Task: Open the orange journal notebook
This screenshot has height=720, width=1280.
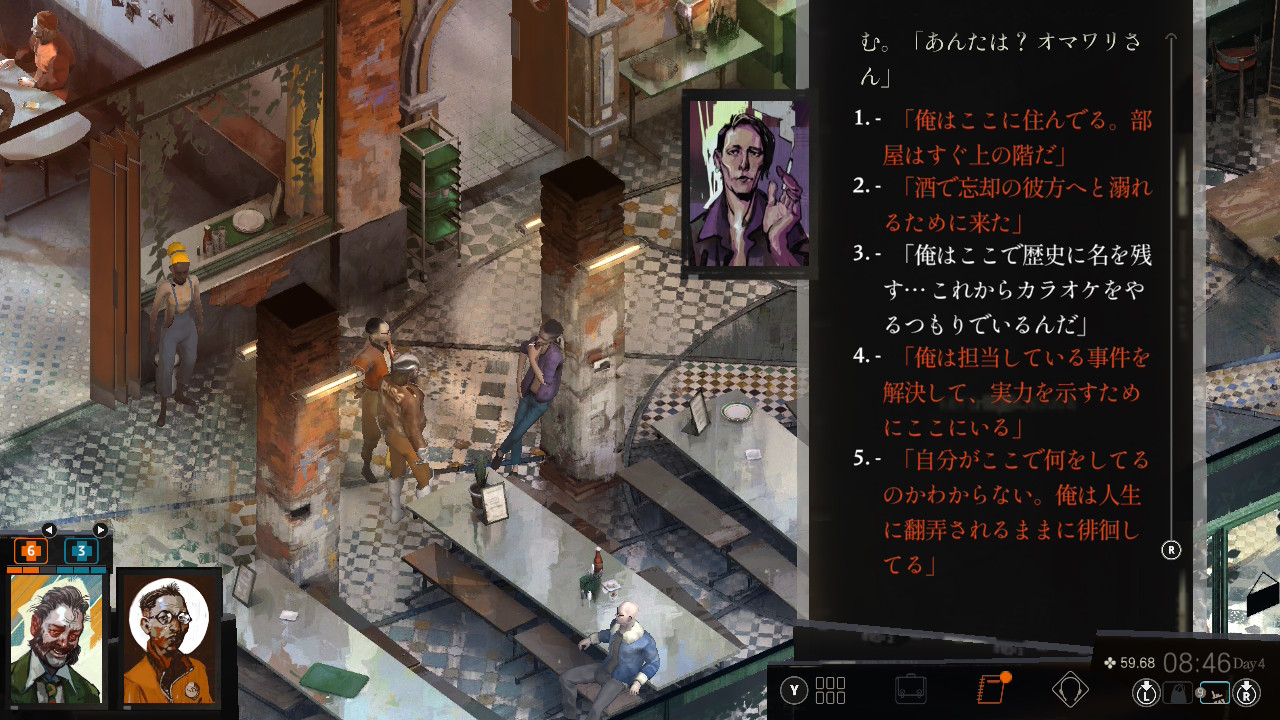Action: [990, 690]
